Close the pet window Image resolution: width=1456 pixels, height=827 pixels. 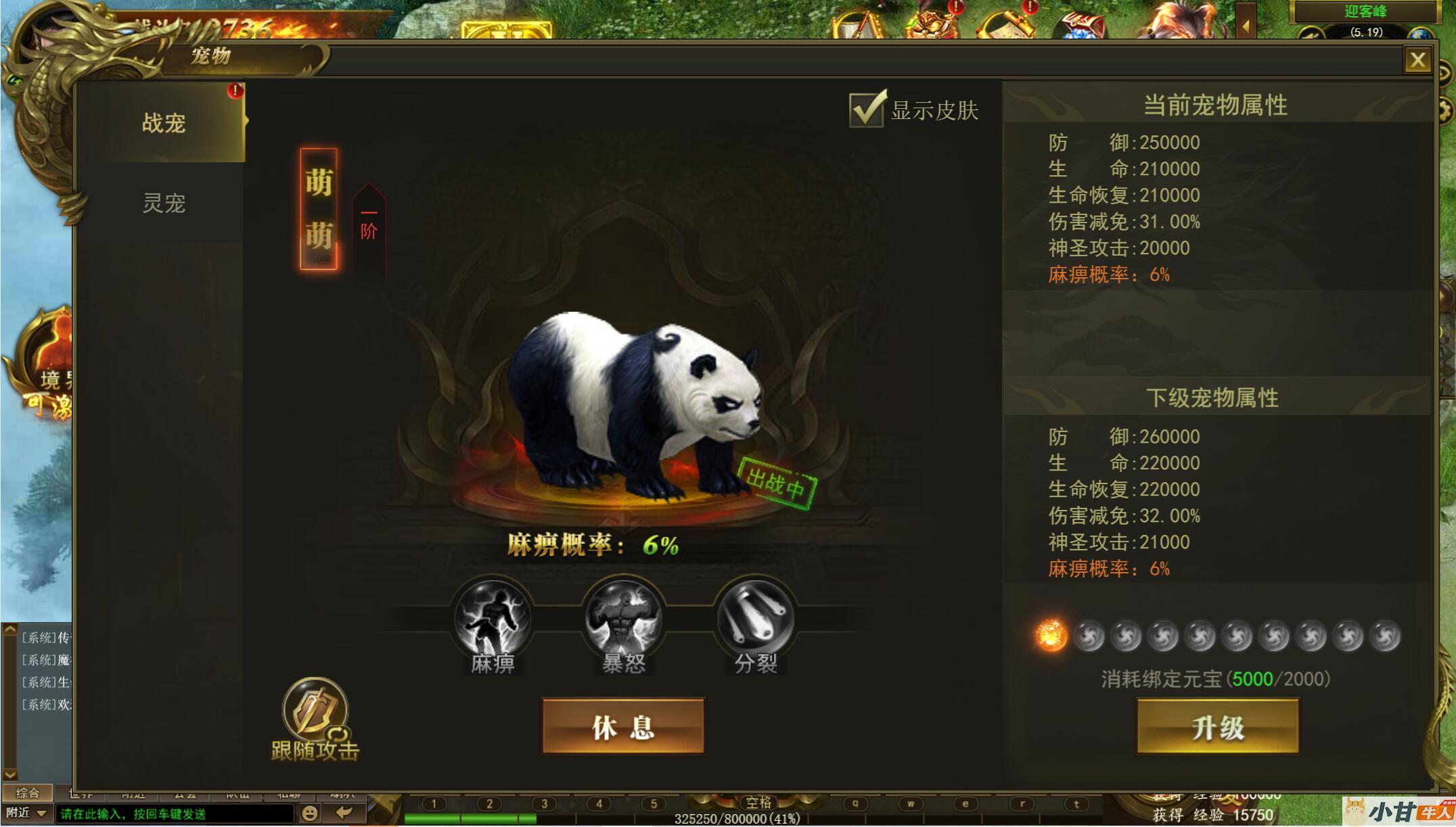[x=1417, y=60]
